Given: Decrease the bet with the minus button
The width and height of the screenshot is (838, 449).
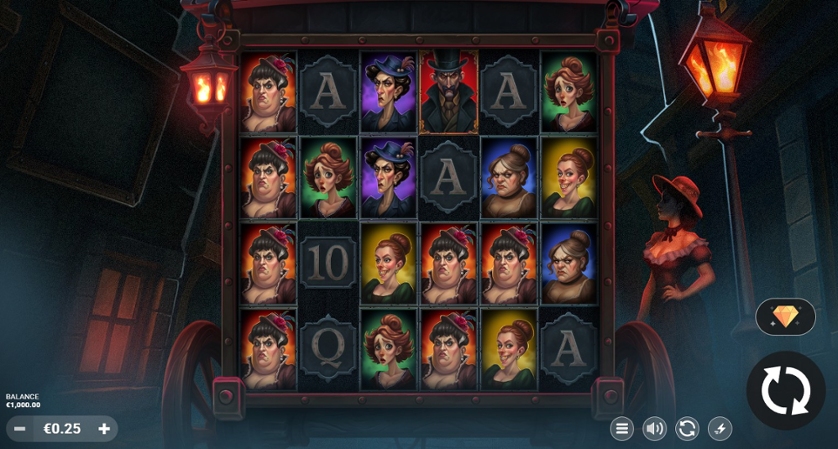Looking at the screenshot, I should [x=20, y=429].
